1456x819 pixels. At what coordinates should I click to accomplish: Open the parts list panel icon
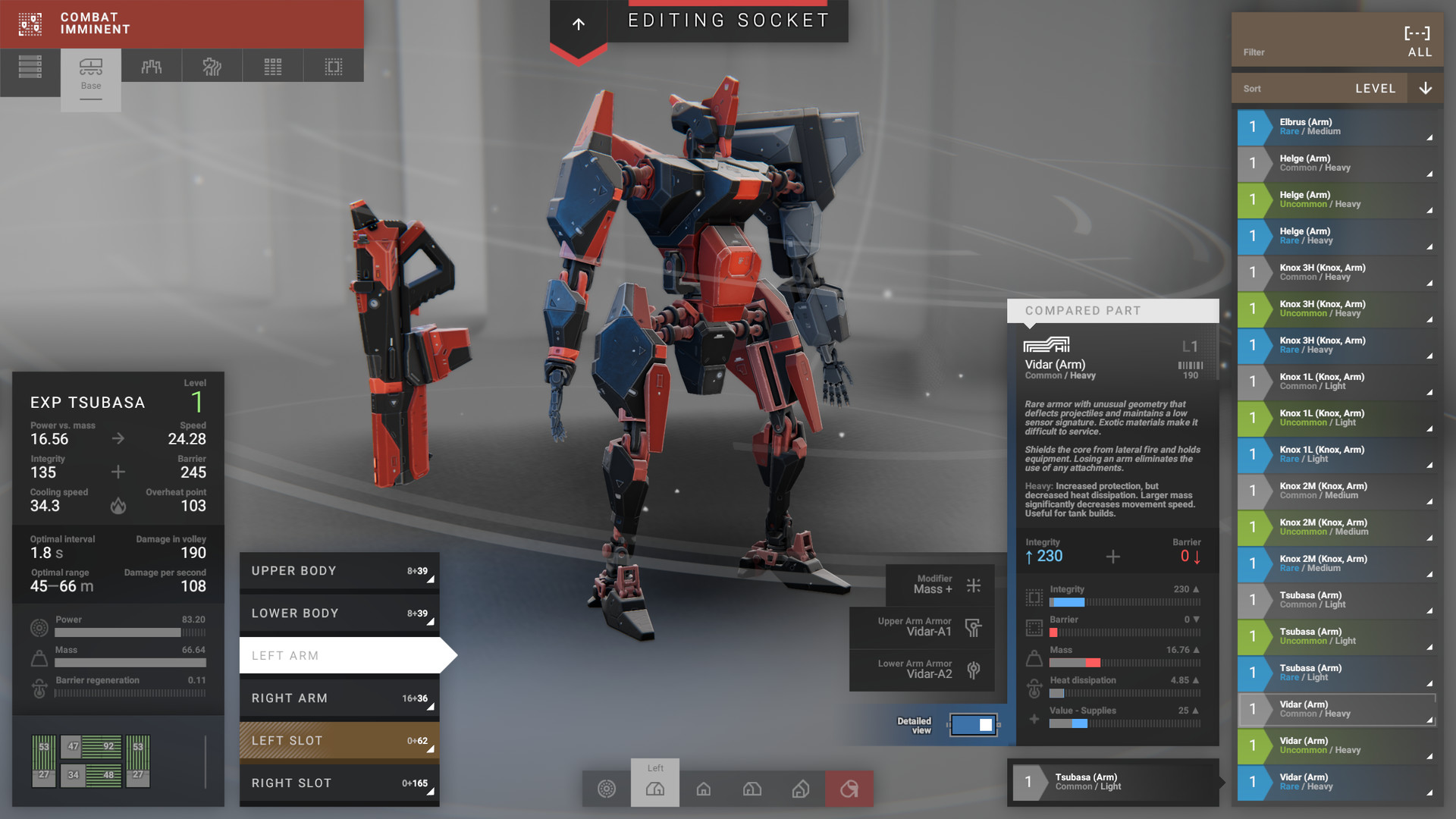pyautogui.click(x=30, y=67)
